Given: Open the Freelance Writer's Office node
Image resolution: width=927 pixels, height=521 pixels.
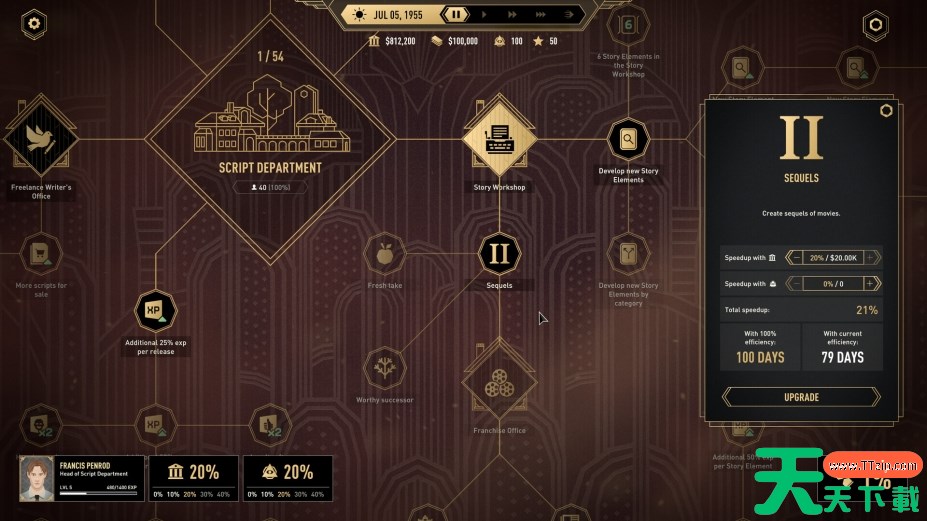Looking at the screenshot, I should (41, 140).
